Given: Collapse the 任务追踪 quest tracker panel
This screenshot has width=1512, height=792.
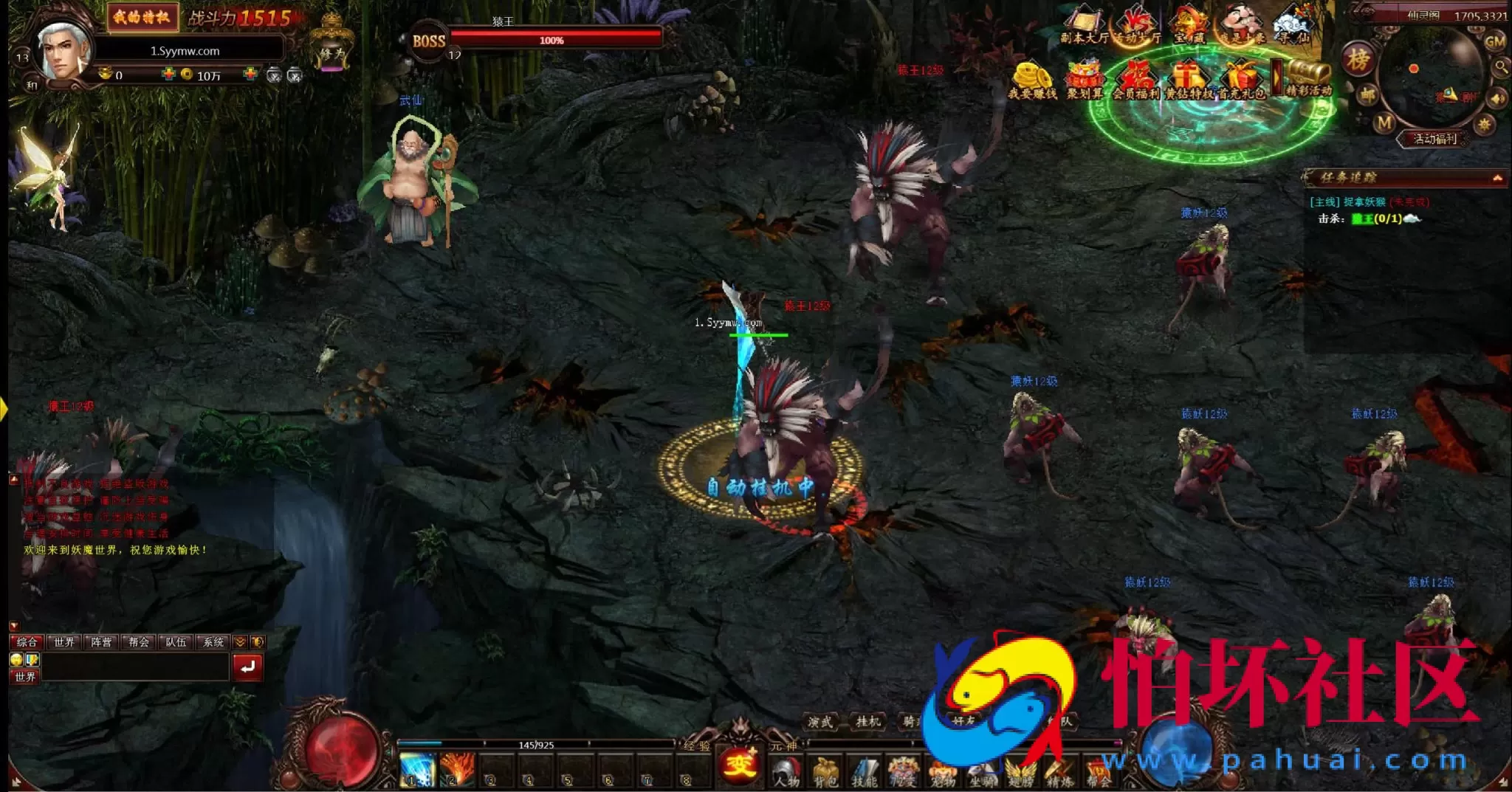Looking at the screenshot, I should pyautogui.click(x=1496, y=178).
